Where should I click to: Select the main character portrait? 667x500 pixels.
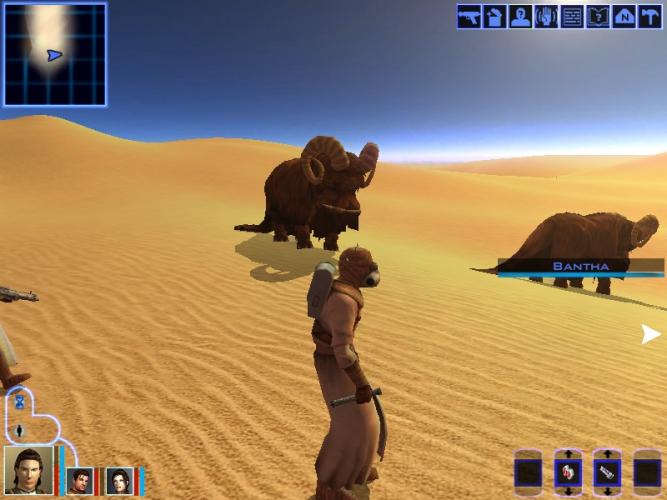(x=29, y=472)
